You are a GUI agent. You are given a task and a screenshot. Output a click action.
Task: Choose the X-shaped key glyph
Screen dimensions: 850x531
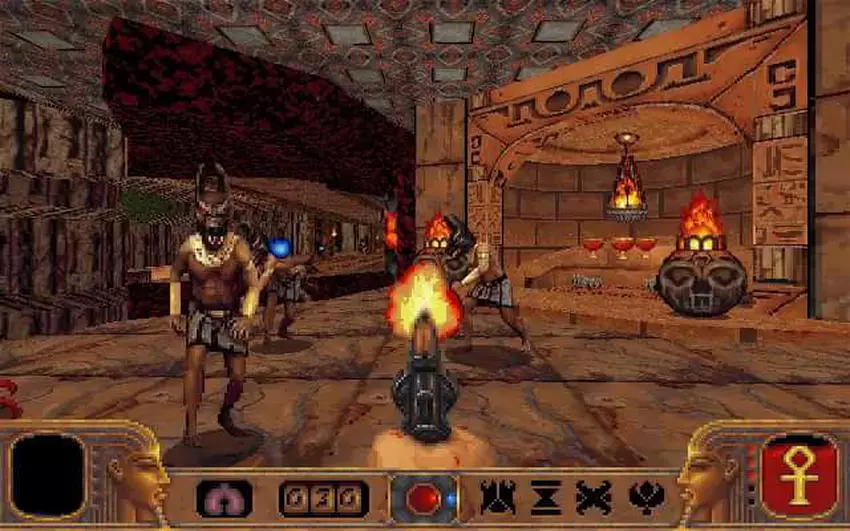[x=593, y=497]
